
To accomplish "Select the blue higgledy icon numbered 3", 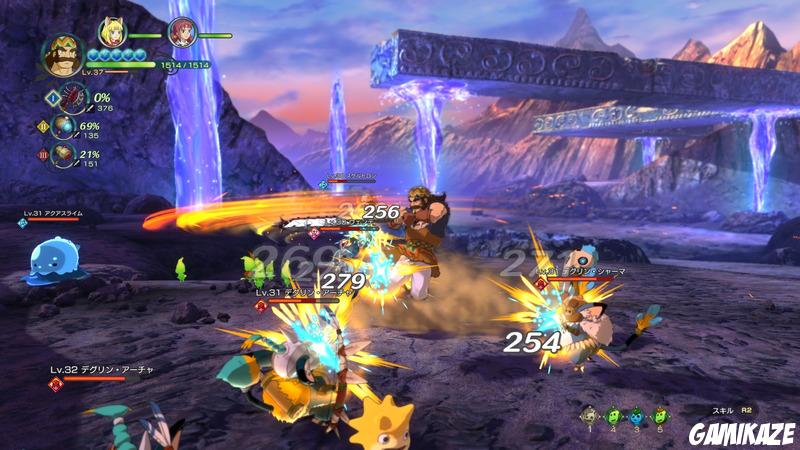I will tap(637, 414).
